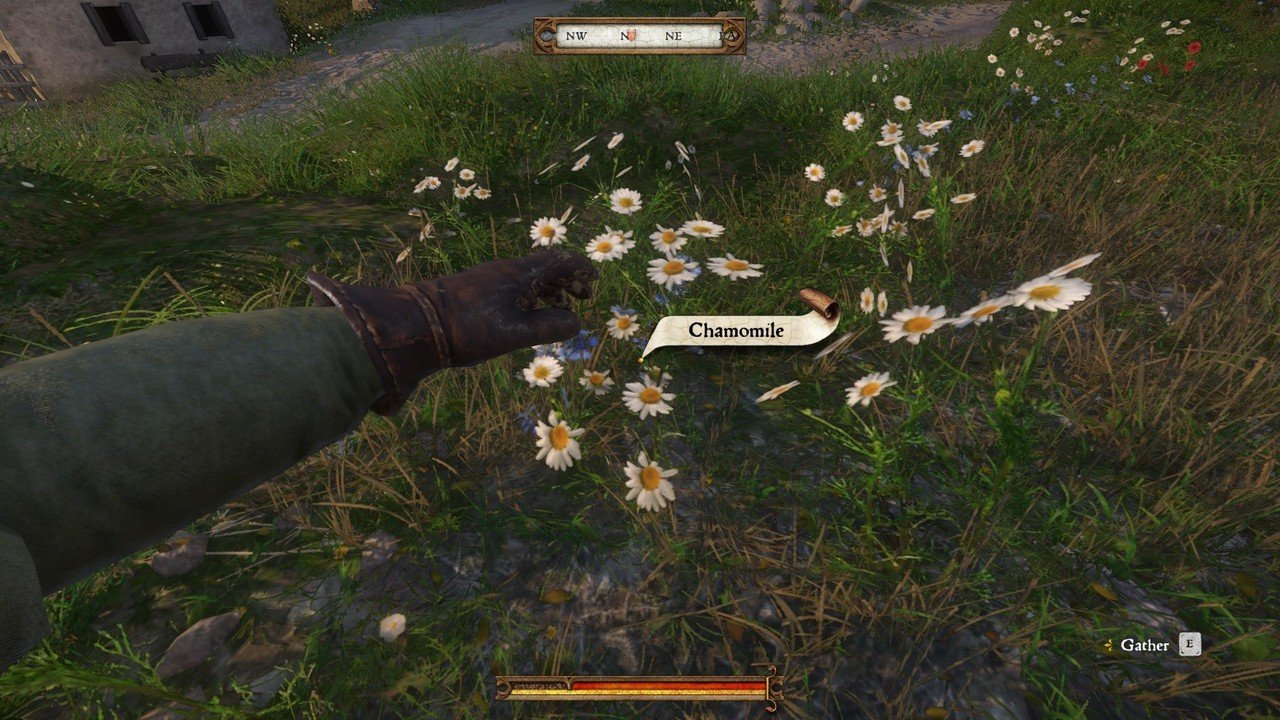This screenshot has width=1280, height=720.
Task: Click the gothic ornament framing the compass right edge
Action: (x=733, y=35)
